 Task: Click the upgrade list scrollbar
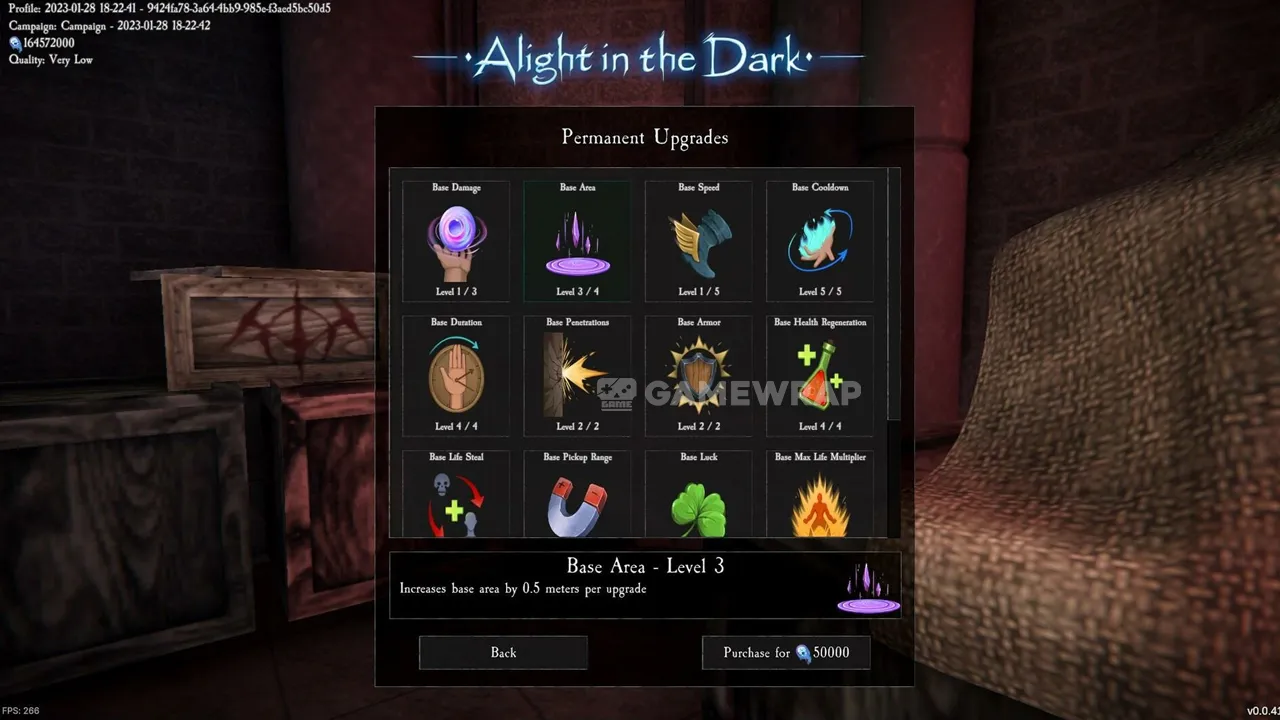pyautogui.click(x=894, y=295)
